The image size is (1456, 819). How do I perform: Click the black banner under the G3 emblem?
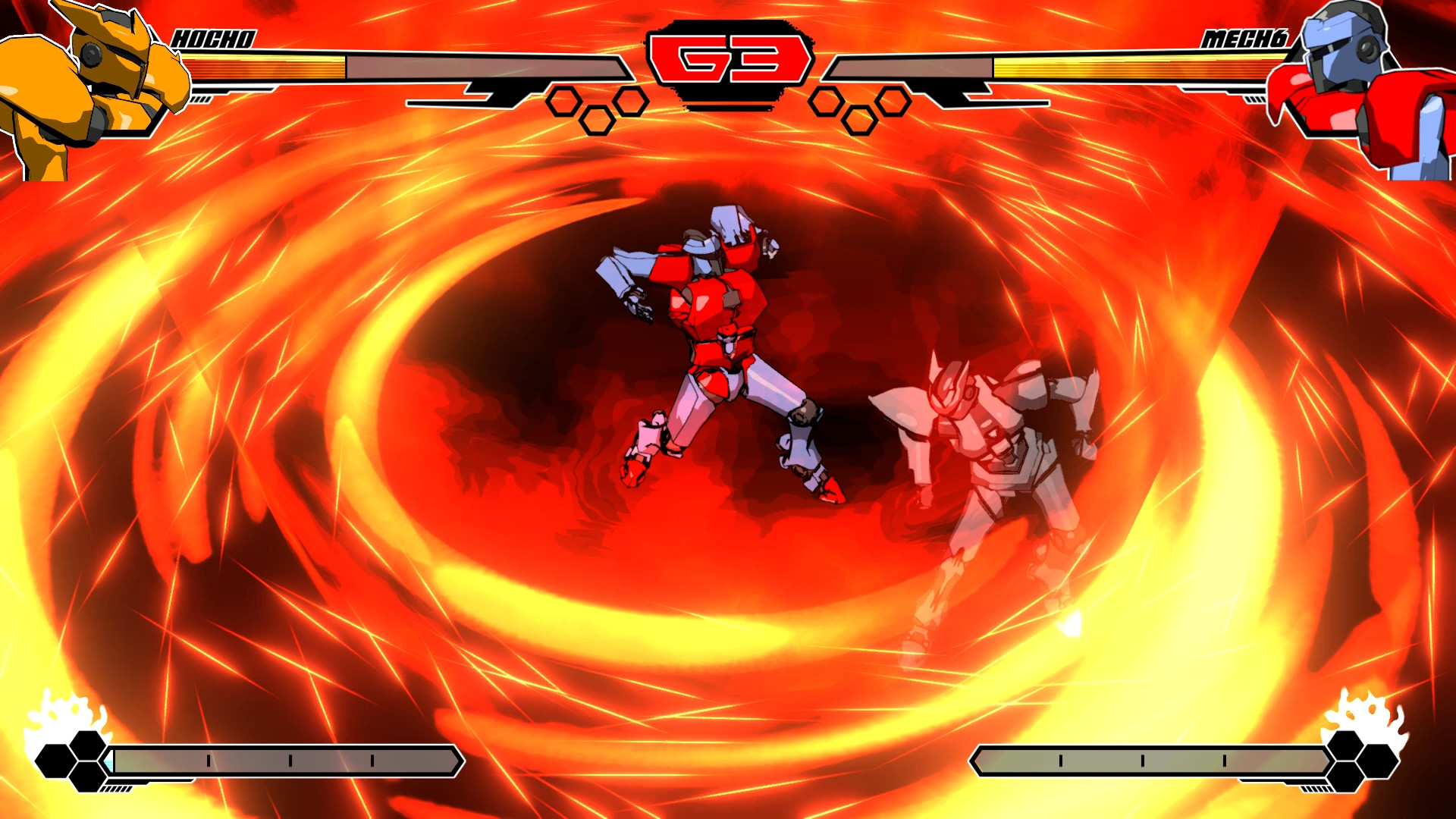[x=728, y=95]
